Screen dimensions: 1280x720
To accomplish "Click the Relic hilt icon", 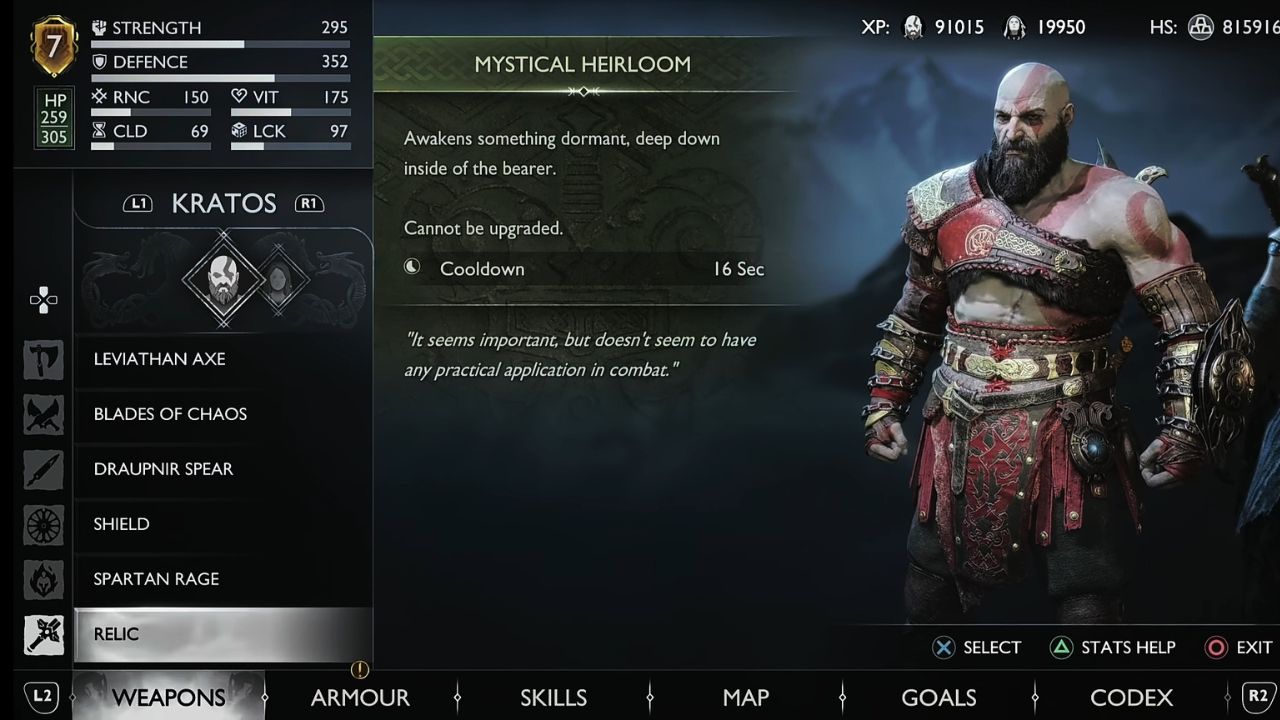I will pyautogui.click(x=43, y=635).
